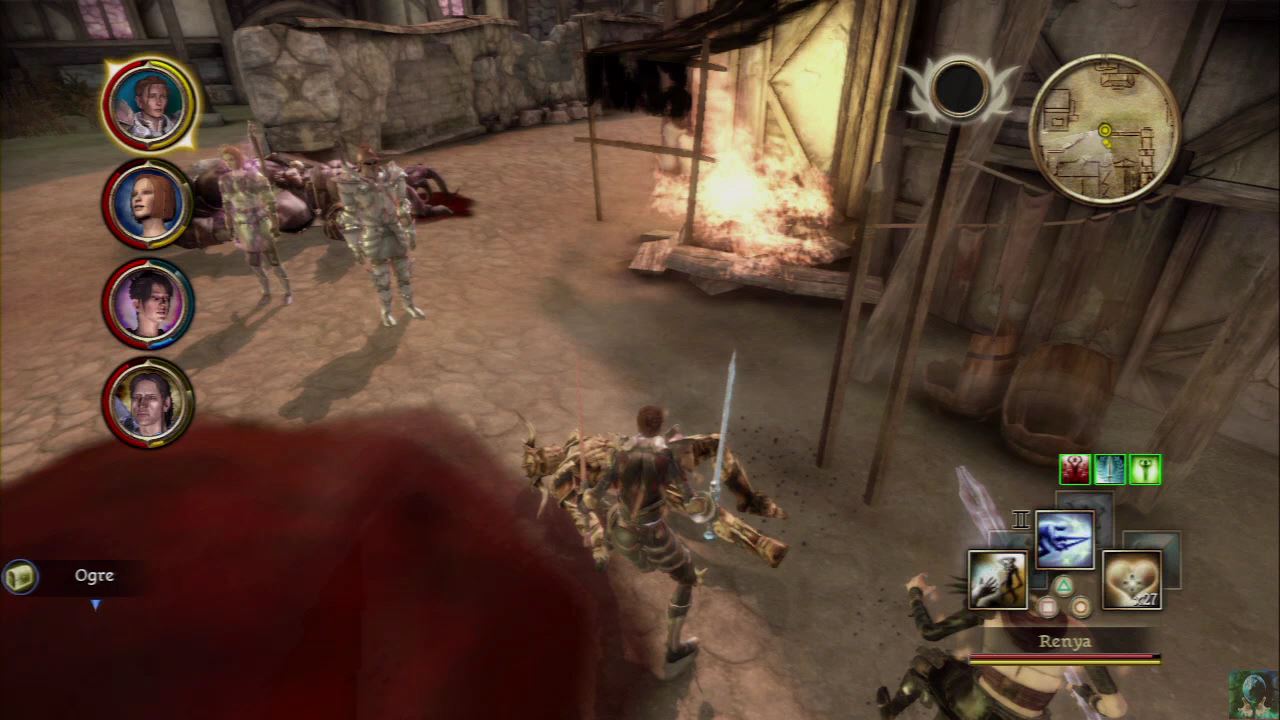Use the glowing hand ability icon
Image resolution: width=1280 pixels, height=720 pixels.
point(997,579)
